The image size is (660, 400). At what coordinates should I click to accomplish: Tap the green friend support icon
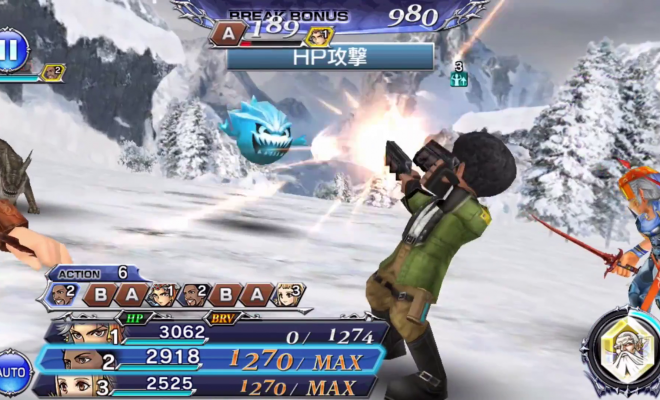coord(459,77)
